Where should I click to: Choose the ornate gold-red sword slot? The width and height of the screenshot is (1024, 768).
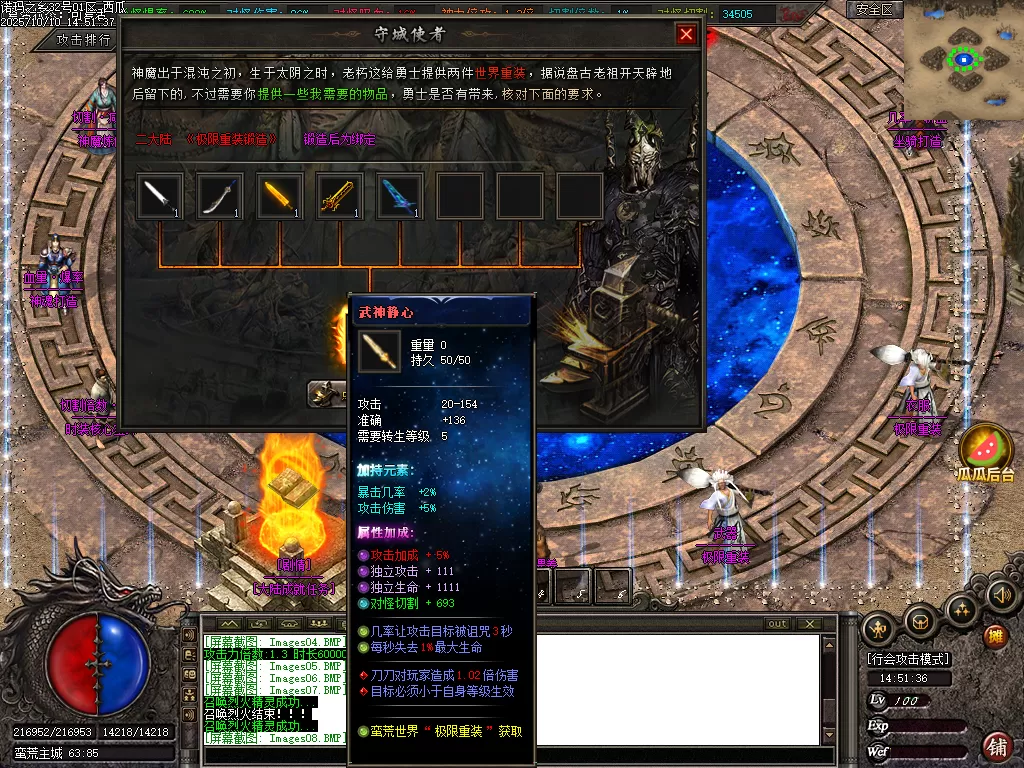point(340,196)
